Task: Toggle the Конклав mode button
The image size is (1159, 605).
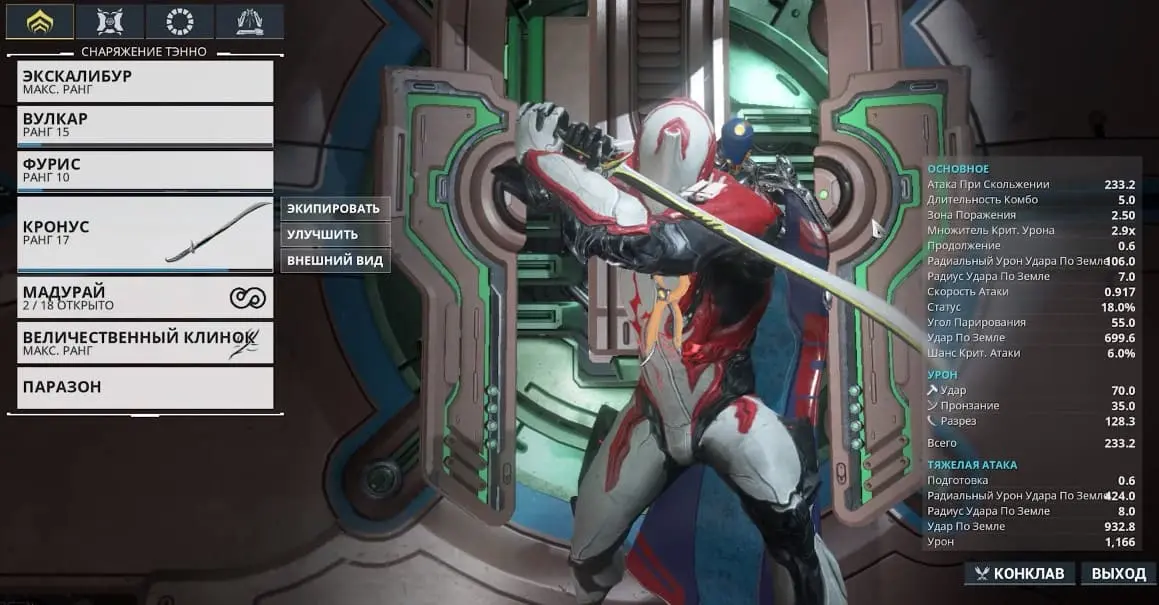Action: [1020, 573]
